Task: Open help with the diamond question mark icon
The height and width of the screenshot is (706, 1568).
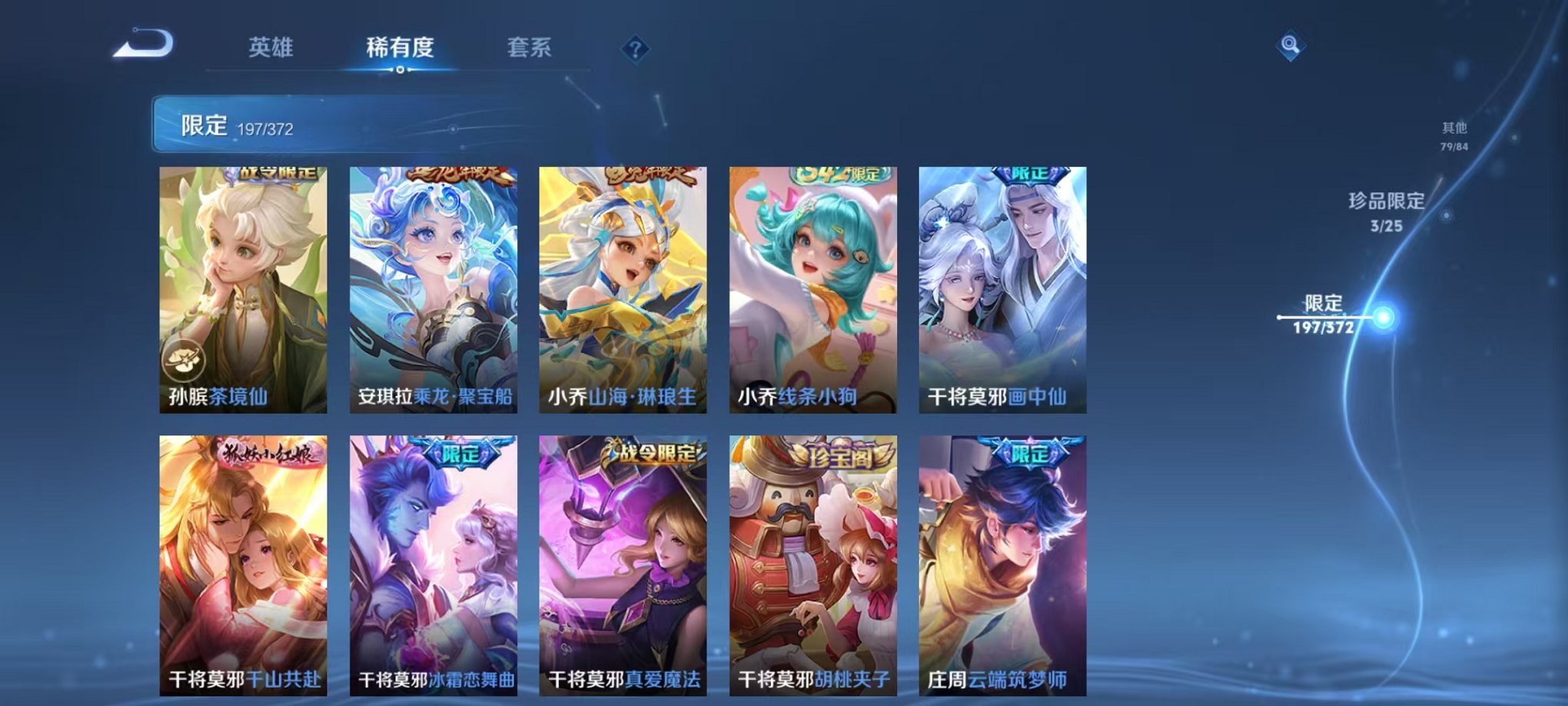Action: pos(633,49)
